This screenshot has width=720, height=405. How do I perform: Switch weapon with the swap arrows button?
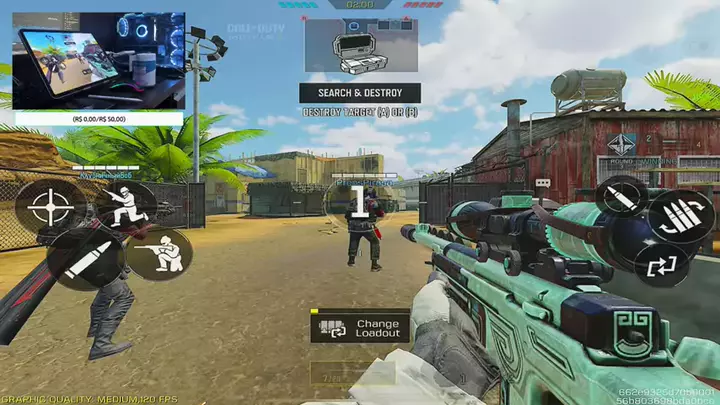tap(663, 266)
